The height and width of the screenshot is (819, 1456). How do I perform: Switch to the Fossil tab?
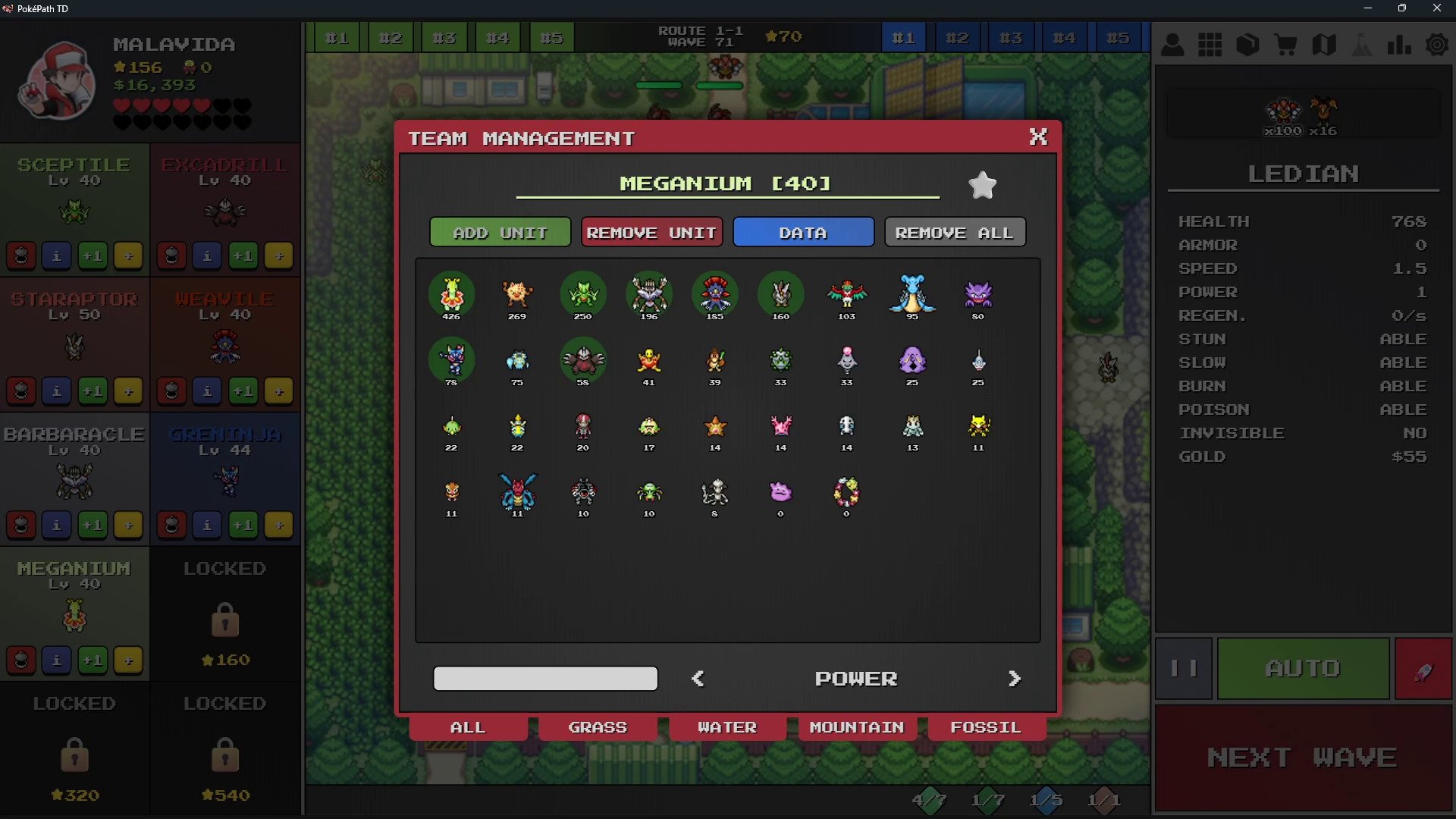pos(986,727)
